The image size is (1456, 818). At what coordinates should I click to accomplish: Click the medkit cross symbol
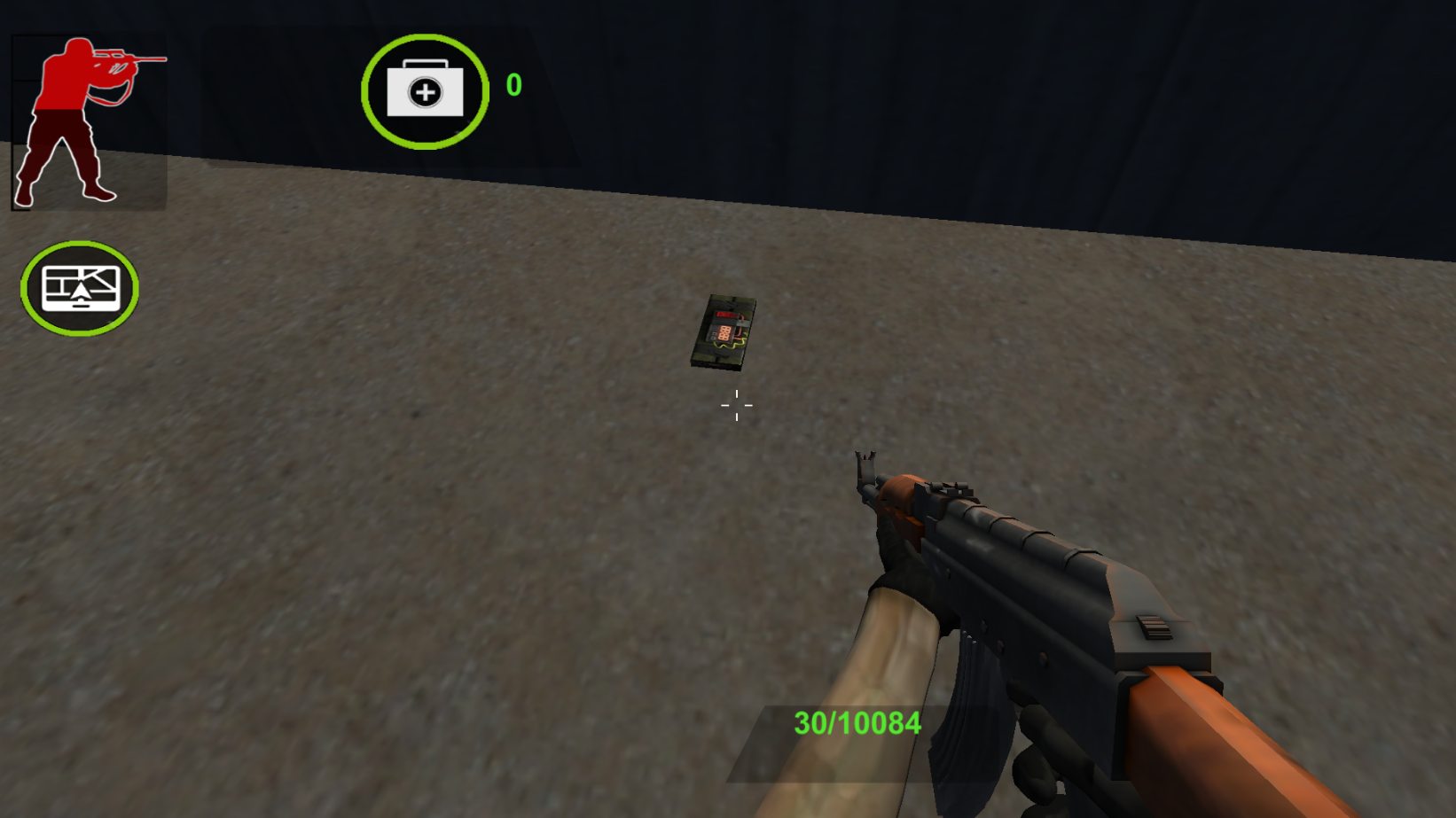coord(425,91)
